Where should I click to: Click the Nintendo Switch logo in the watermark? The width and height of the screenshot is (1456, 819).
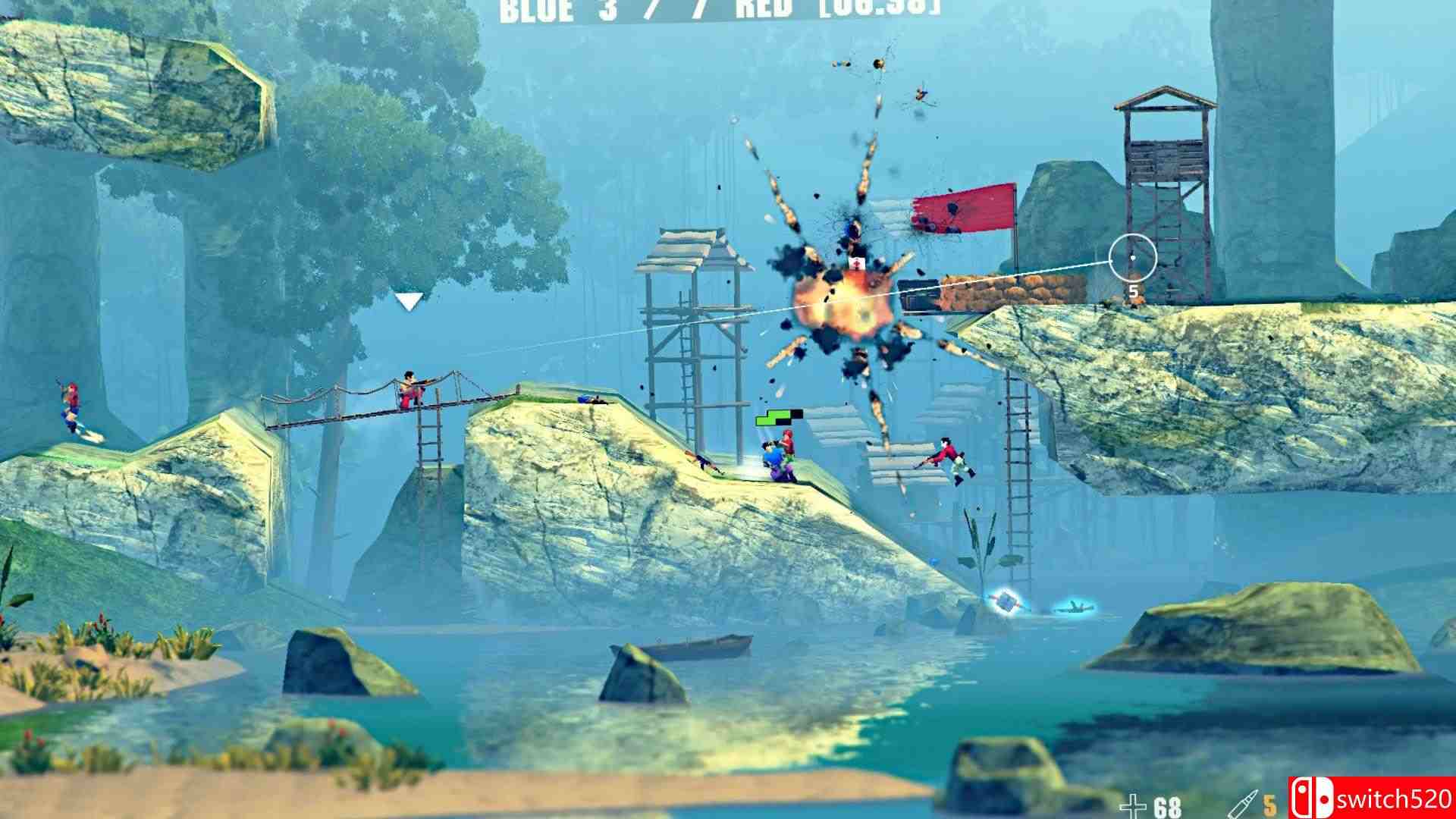point(1311,798)
